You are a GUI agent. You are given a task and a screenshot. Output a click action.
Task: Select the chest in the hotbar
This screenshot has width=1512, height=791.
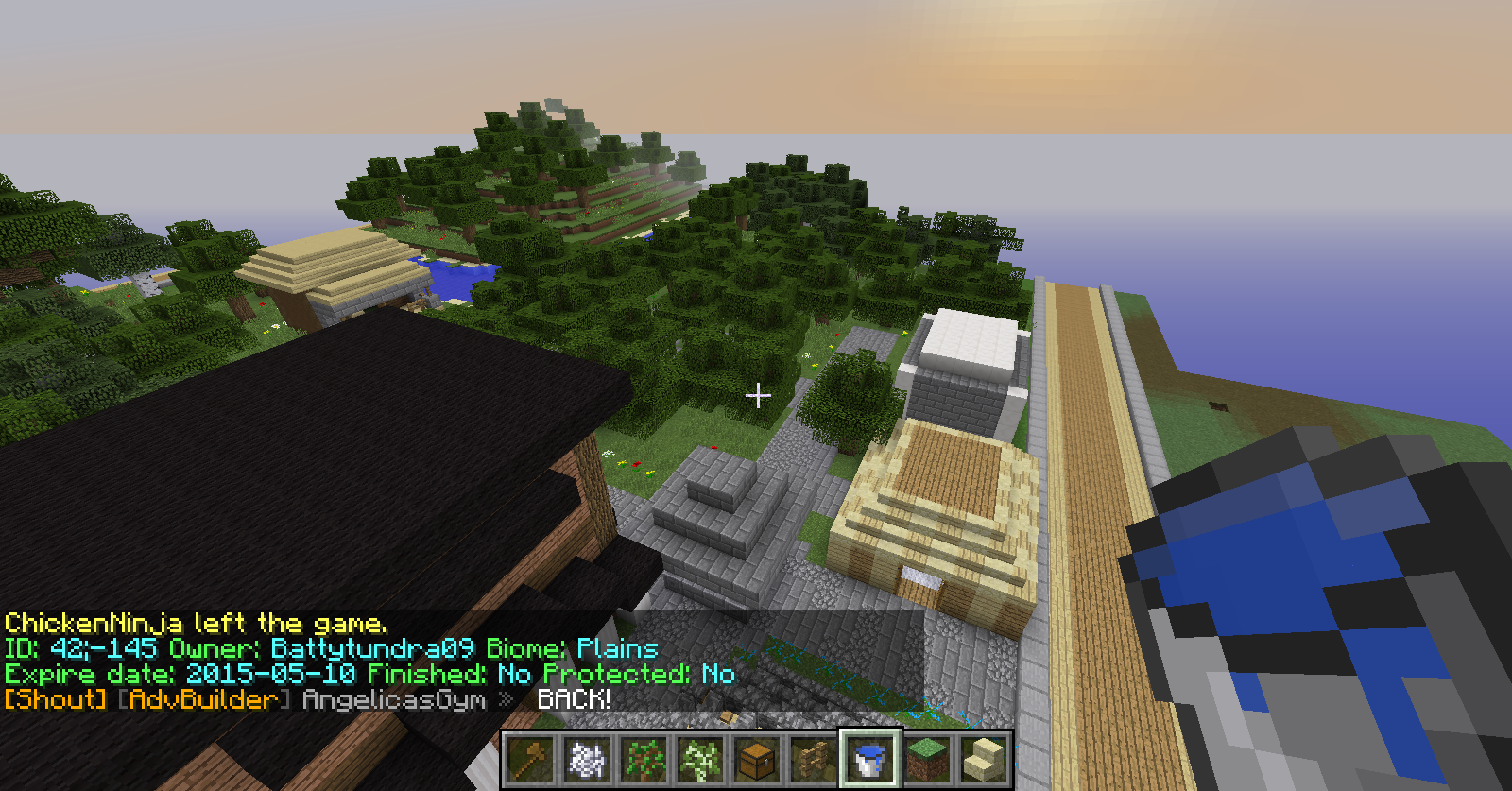[757, 759]
